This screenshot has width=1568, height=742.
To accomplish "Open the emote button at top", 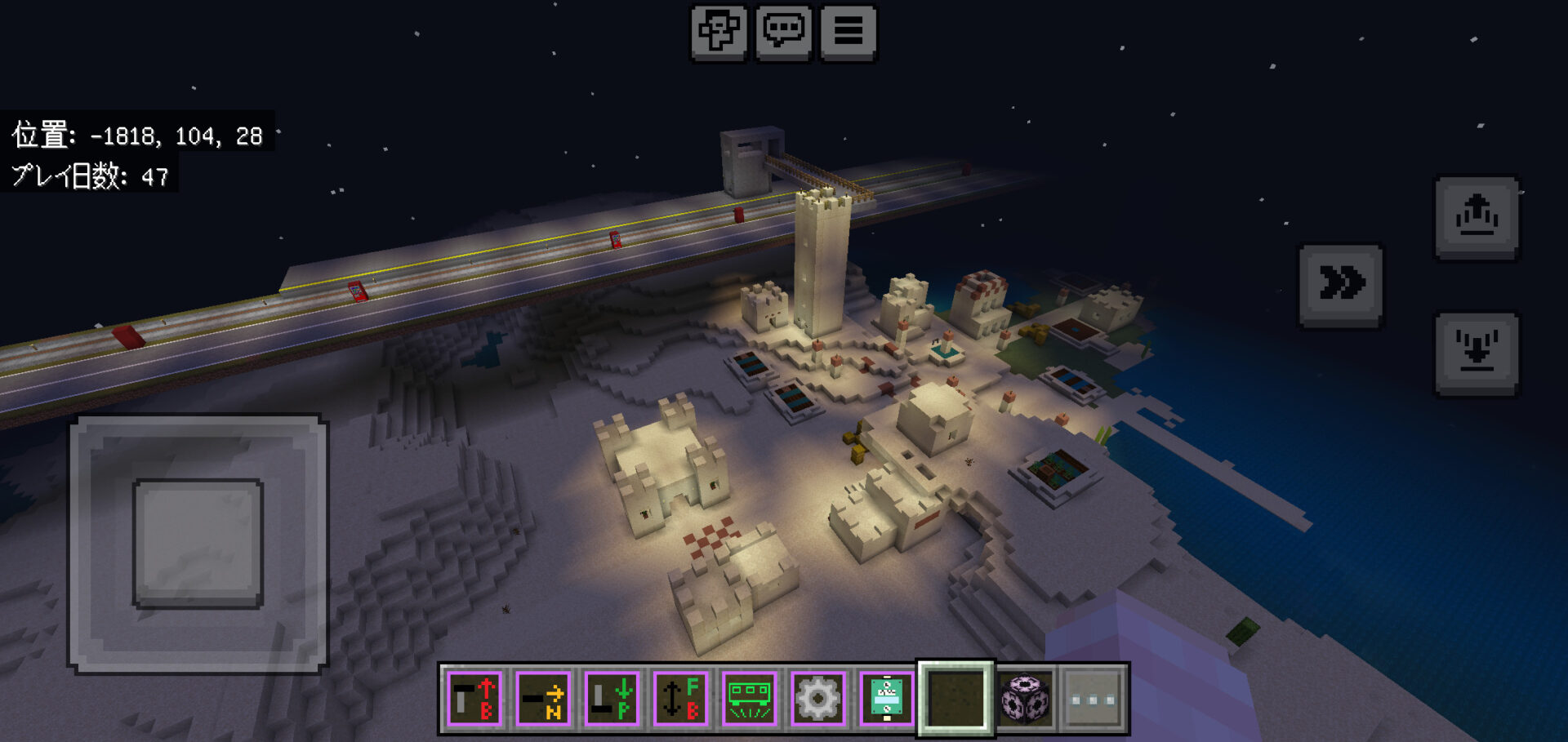I will pyautogui.click(x=719, y=33).
